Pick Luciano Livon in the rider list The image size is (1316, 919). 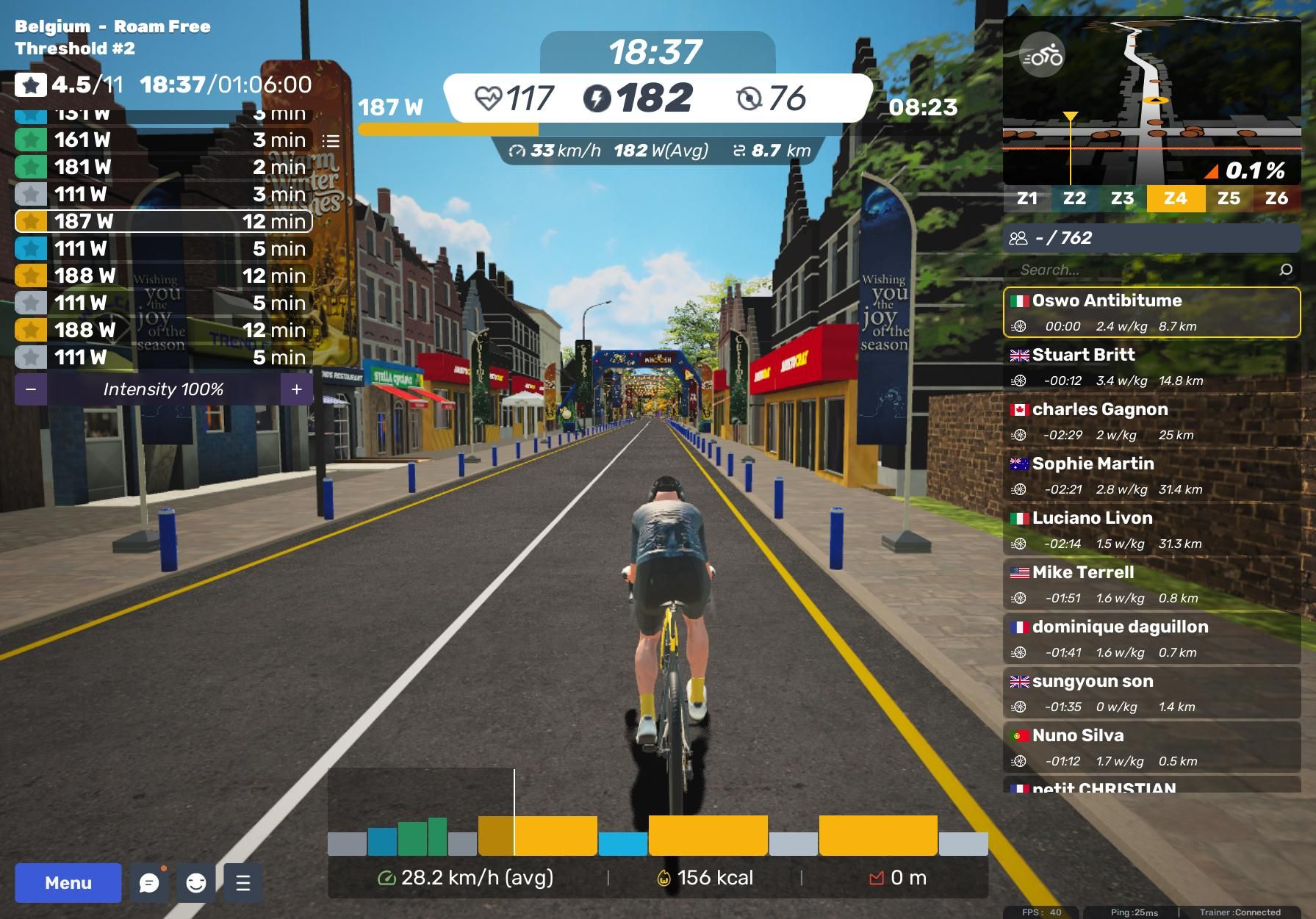tap(1151, 530)
